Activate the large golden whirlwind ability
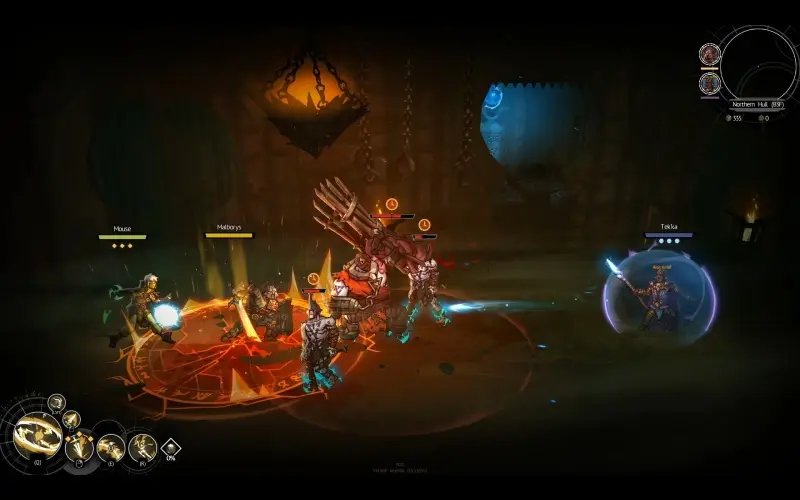The height and width of the screenshot is (500, 800). (37, 437)
